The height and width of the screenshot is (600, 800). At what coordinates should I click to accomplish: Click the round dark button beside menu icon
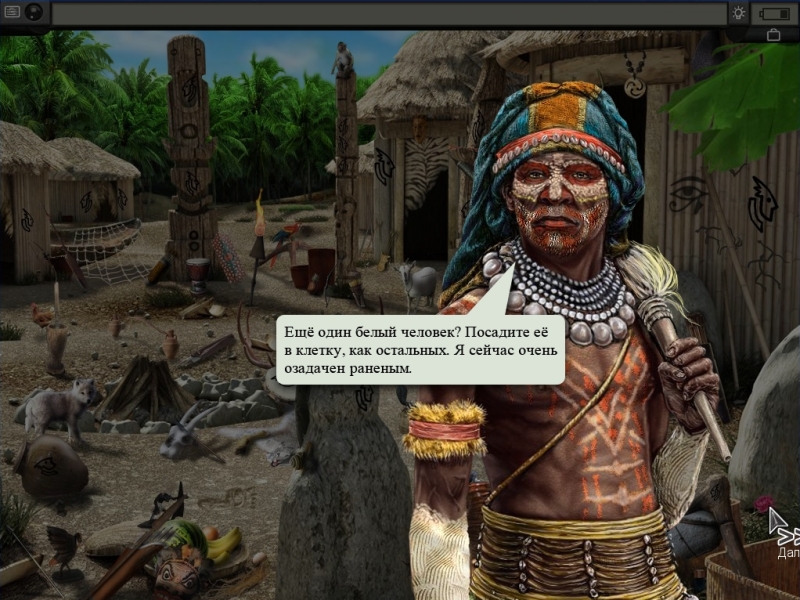click(x=33, y=13)
